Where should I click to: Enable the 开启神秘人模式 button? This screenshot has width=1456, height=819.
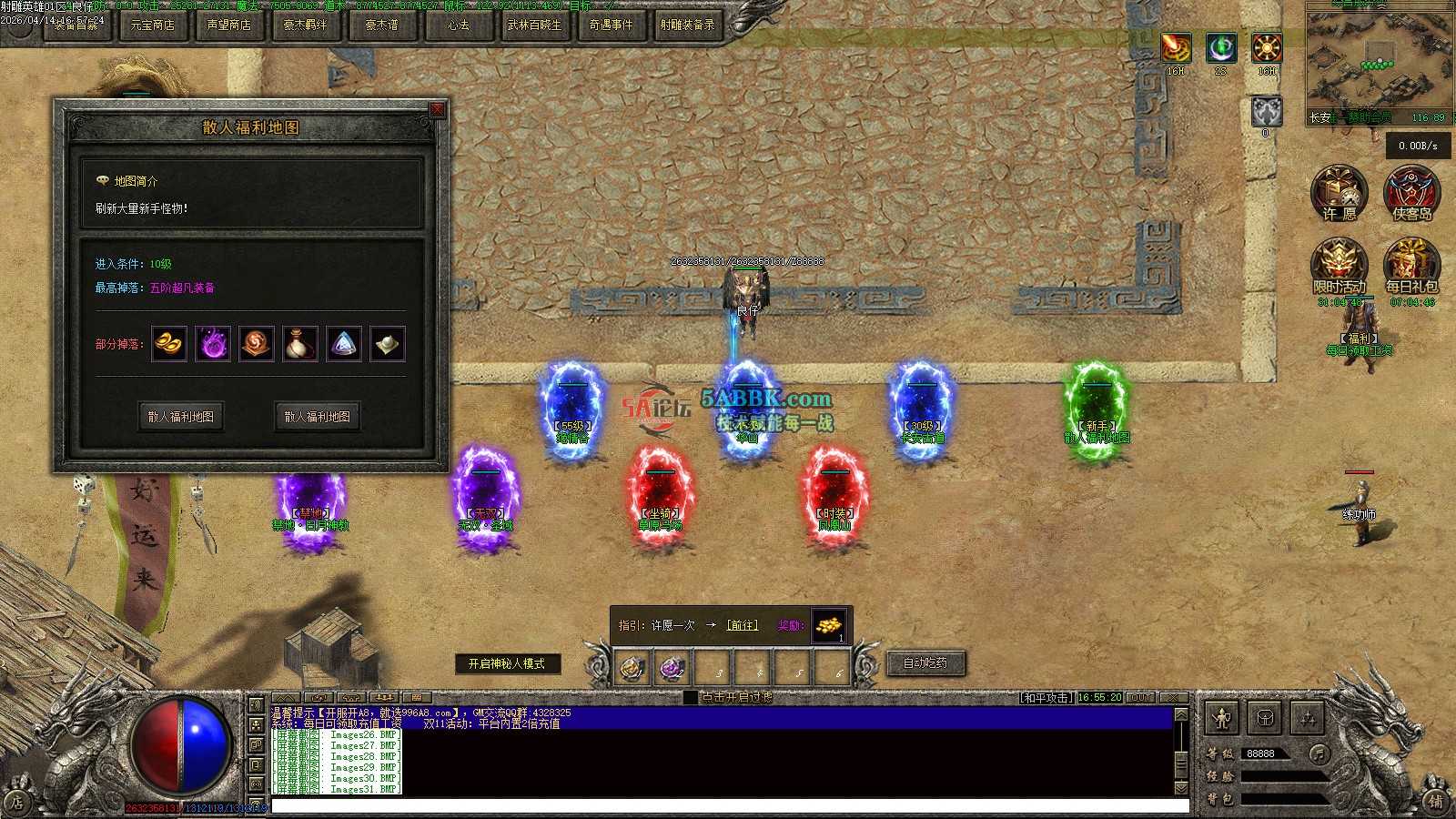(x=507, y=664)
